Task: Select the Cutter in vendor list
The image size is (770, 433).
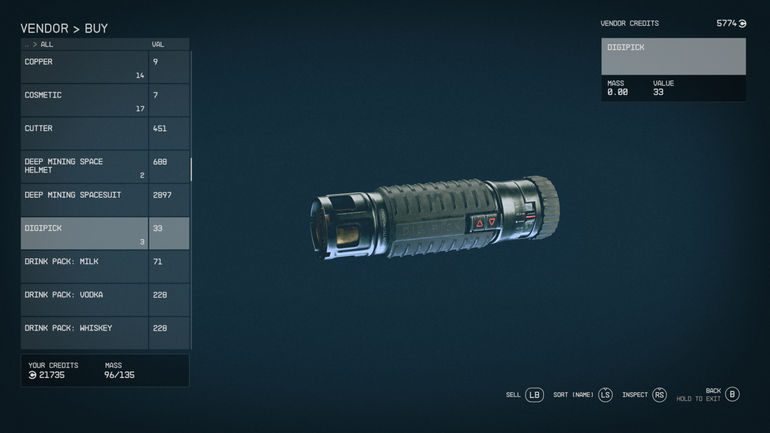Action: point(85,133)
